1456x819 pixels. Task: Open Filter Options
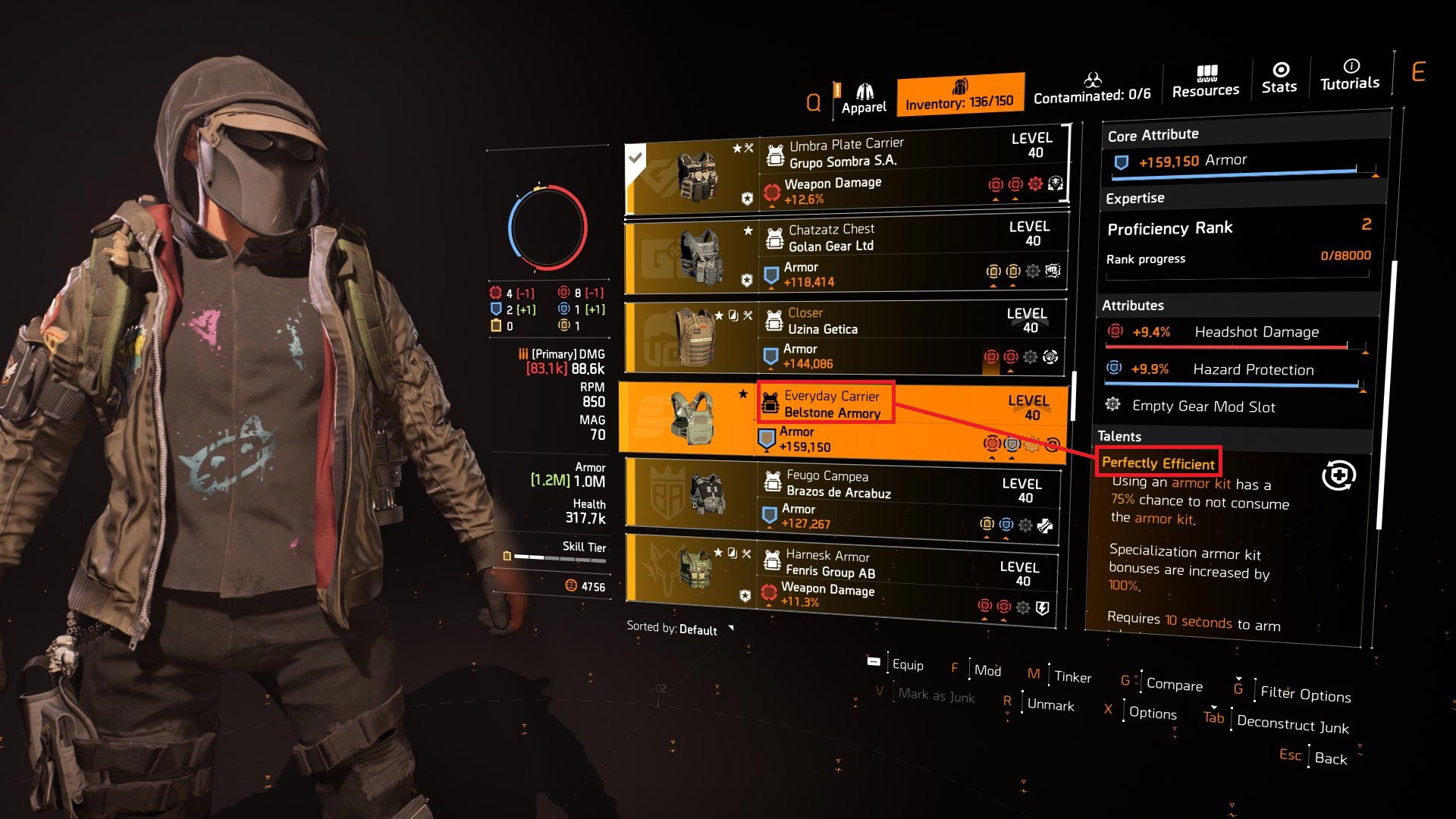tap(1304, 693)
